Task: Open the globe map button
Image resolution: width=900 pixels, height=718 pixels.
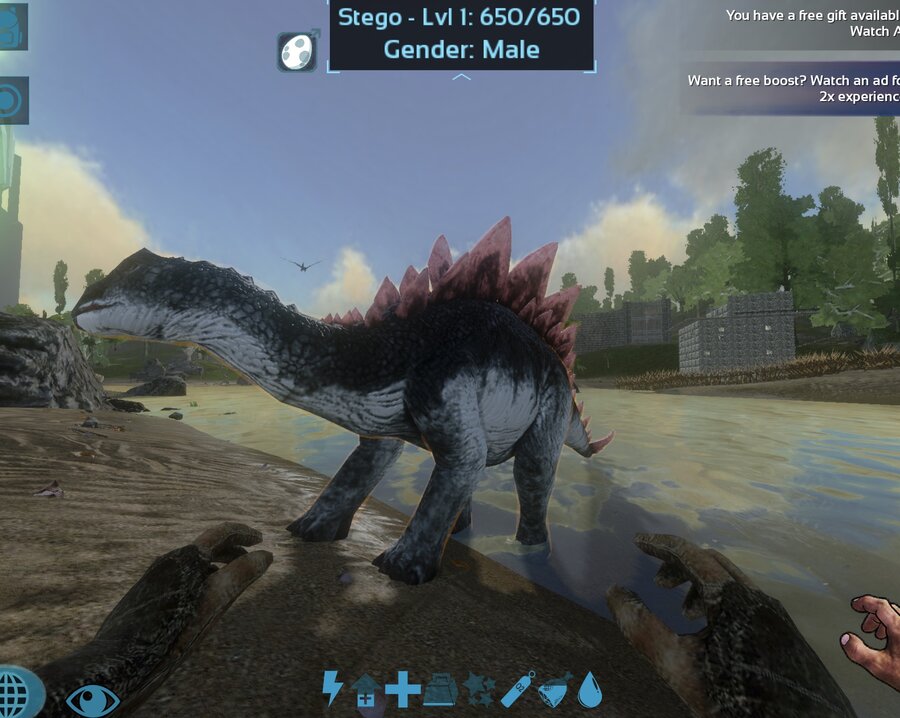Action: [x=19, y=692]
